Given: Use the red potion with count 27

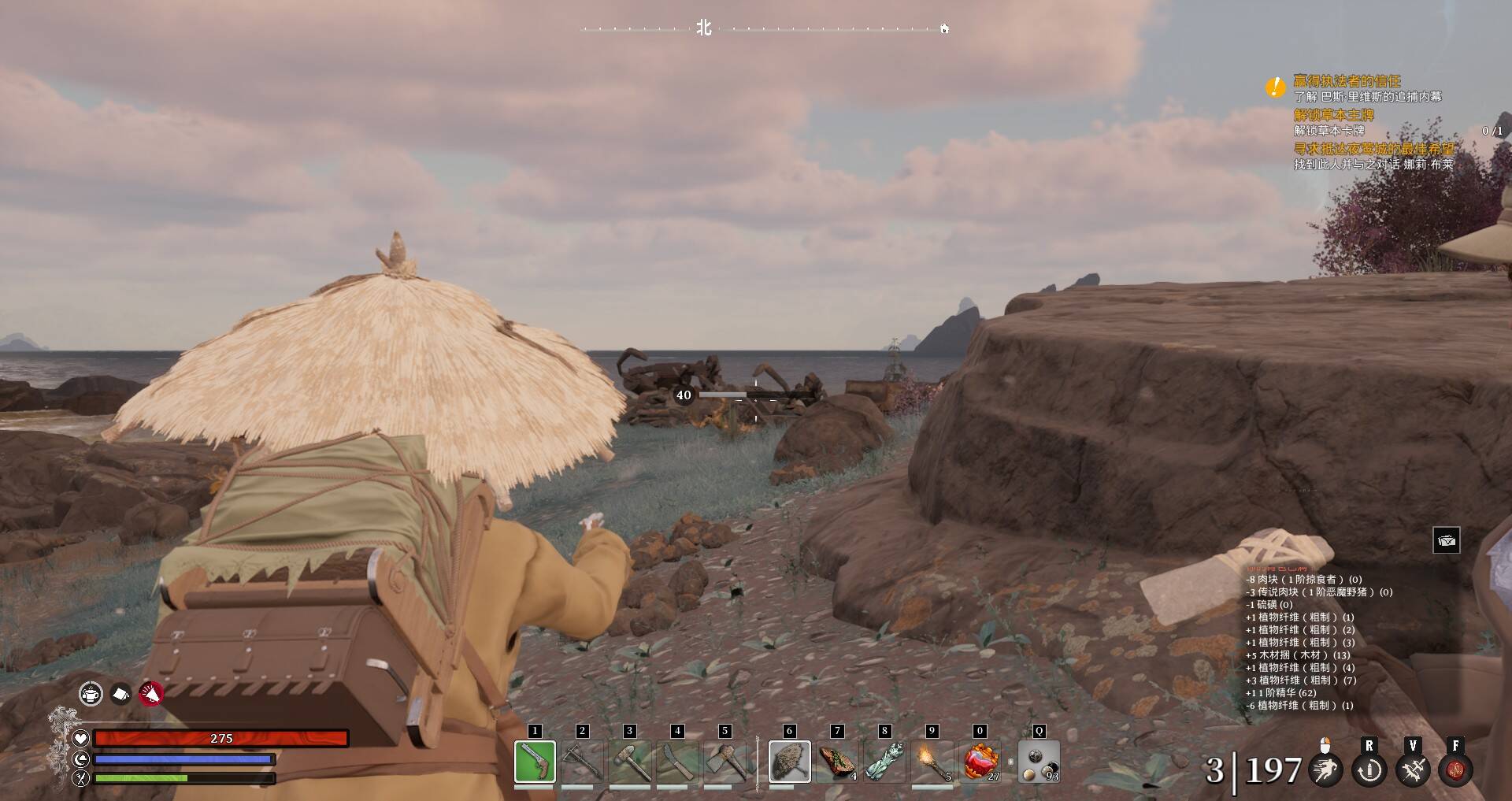Looking at the screenshot, I should tap(981, 762).
